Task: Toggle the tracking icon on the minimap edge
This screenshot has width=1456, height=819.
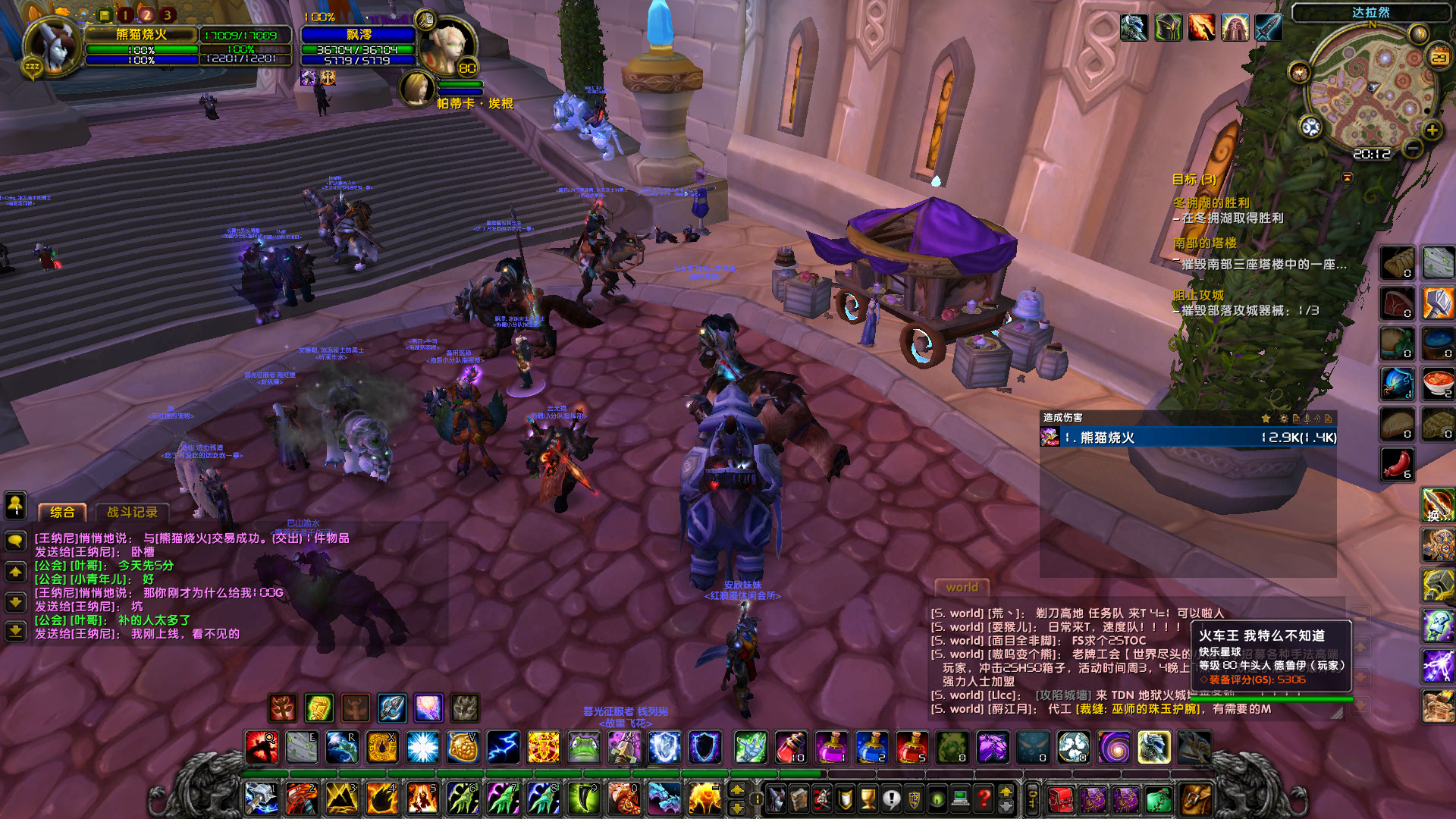Action: click(1299, 72)
